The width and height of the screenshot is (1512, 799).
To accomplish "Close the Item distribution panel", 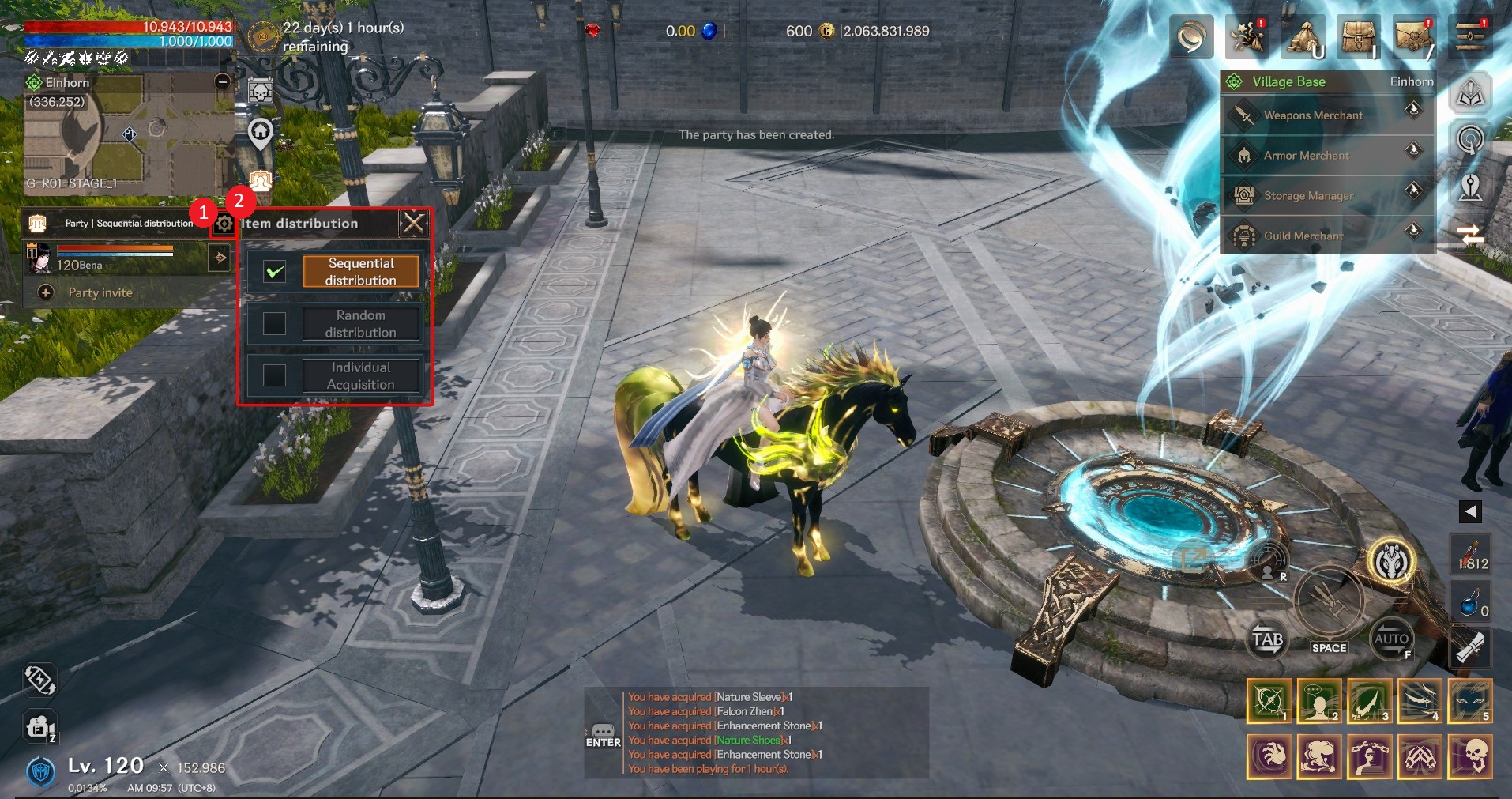I will [x=413, y=224].
